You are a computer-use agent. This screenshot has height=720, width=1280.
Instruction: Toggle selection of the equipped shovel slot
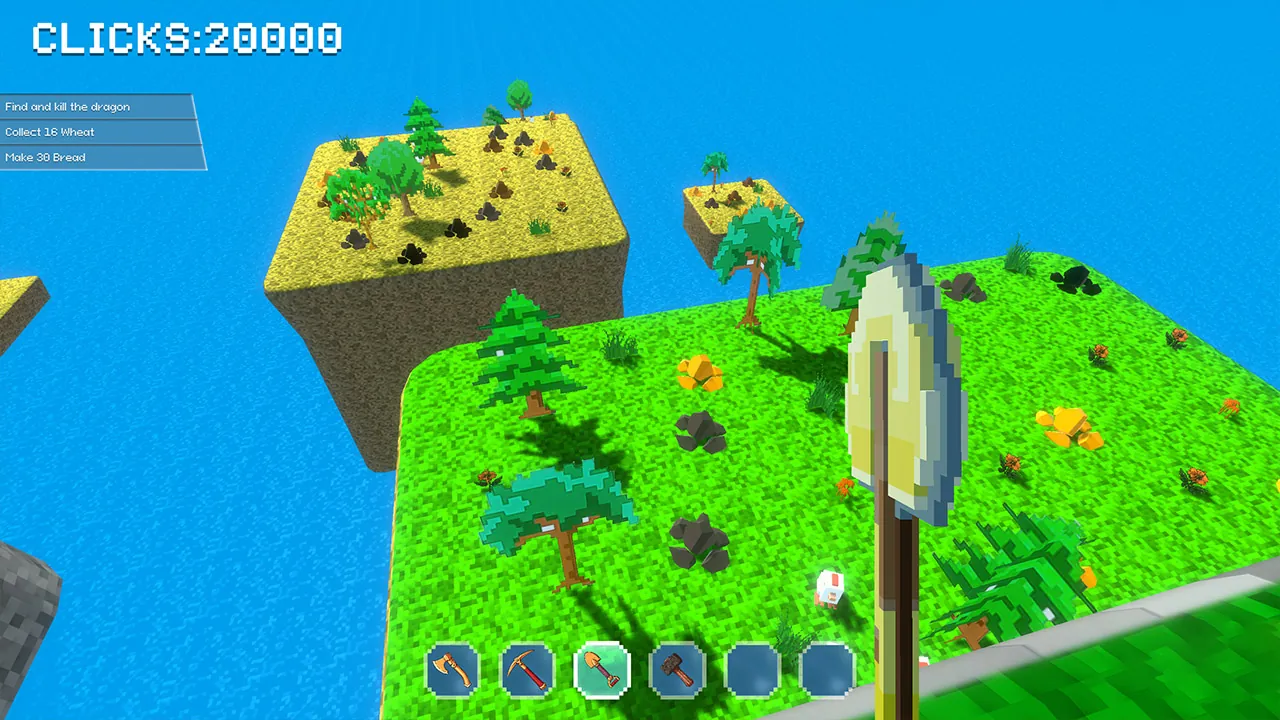[602, 670]
